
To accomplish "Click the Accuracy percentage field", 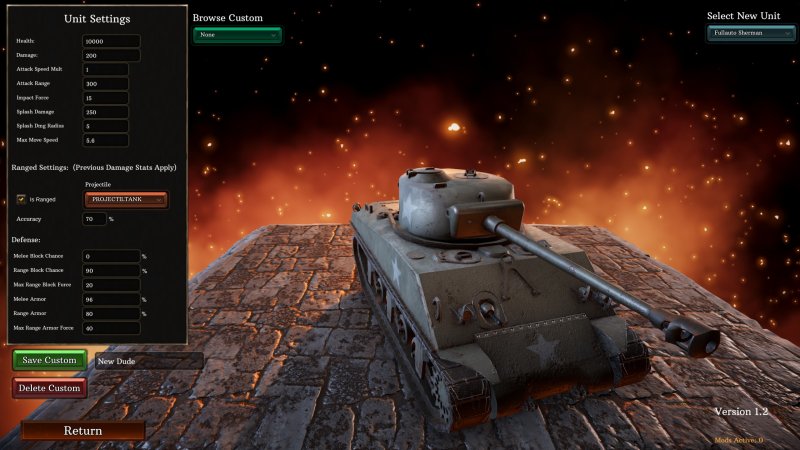I will coord(95,218).
